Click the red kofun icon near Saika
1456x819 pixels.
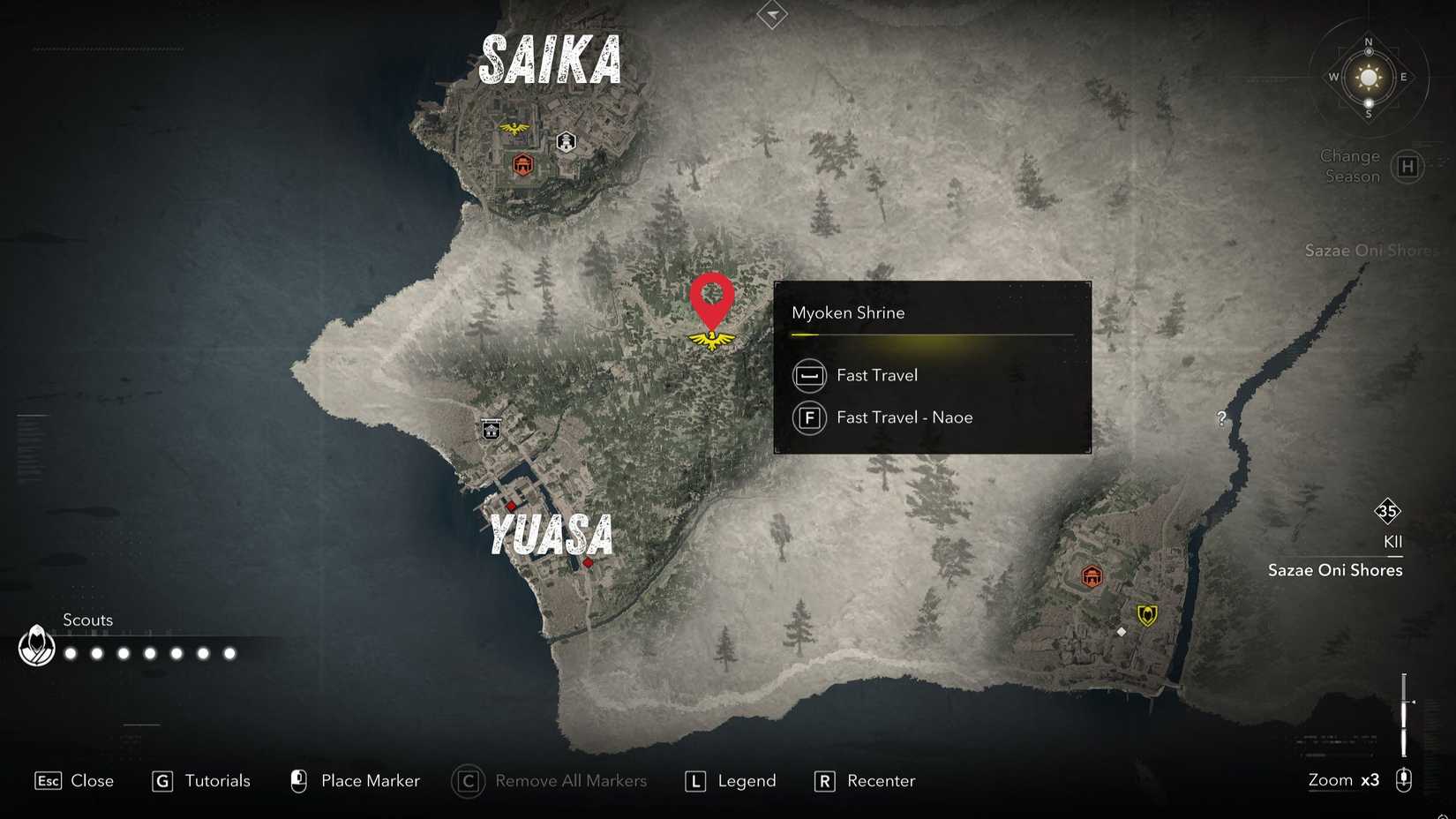pyautogui.click(x=524, y=162)
